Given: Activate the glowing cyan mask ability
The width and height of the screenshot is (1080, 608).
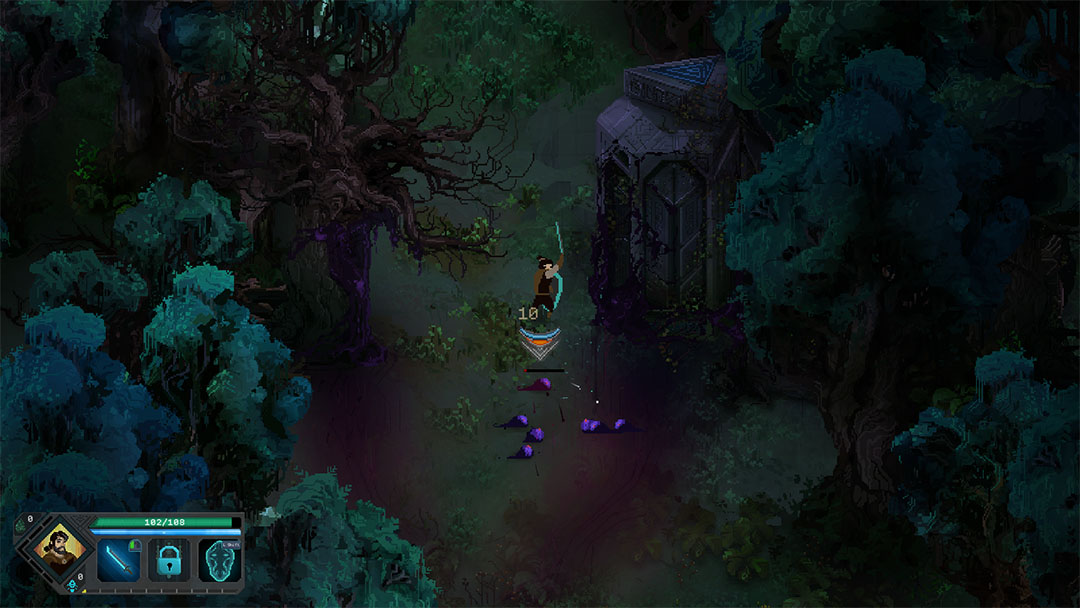Looking at the screenshot, I should (x=219, y=560).
